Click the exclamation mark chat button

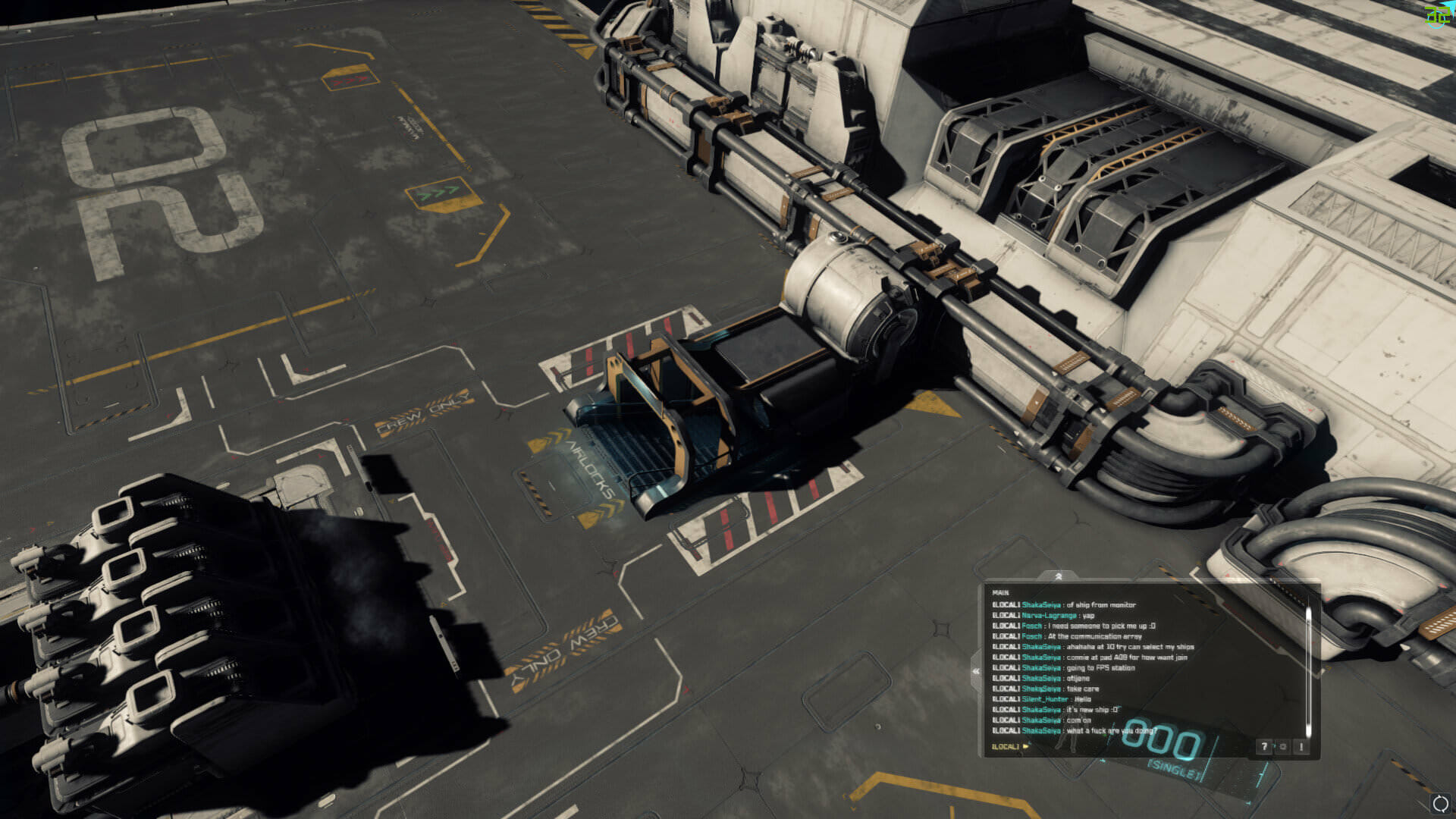1301,747
